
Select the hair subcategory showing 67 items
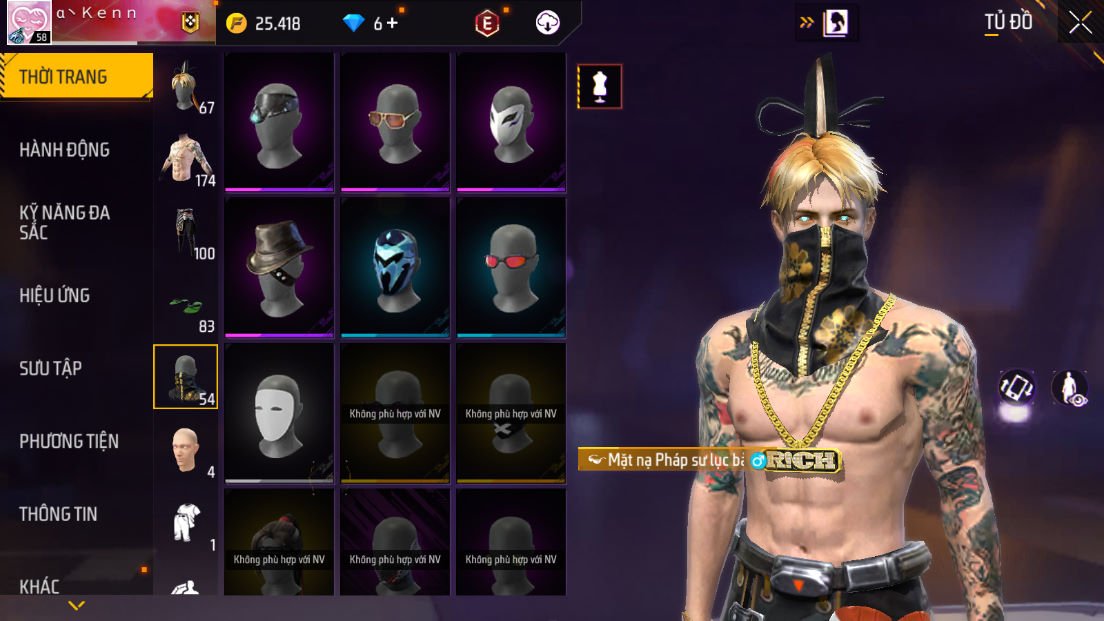(x=186, y=88)
